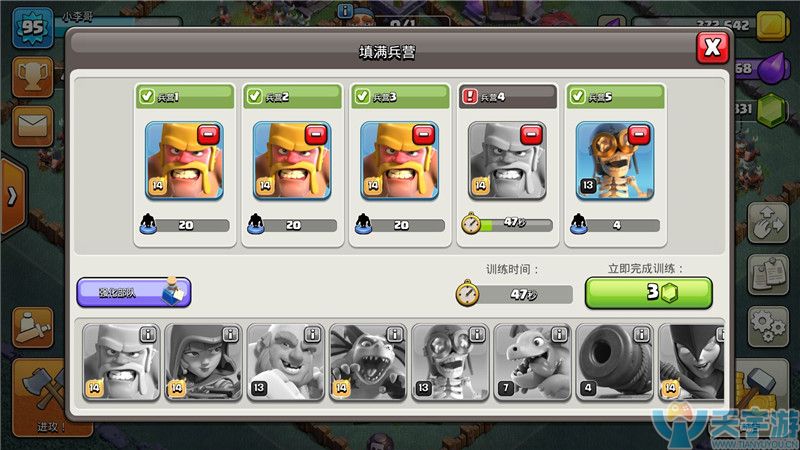Screen dimensions: 800x450
Task: Pick the Baby Dragon troop
Action: click(x=530, y=362)
